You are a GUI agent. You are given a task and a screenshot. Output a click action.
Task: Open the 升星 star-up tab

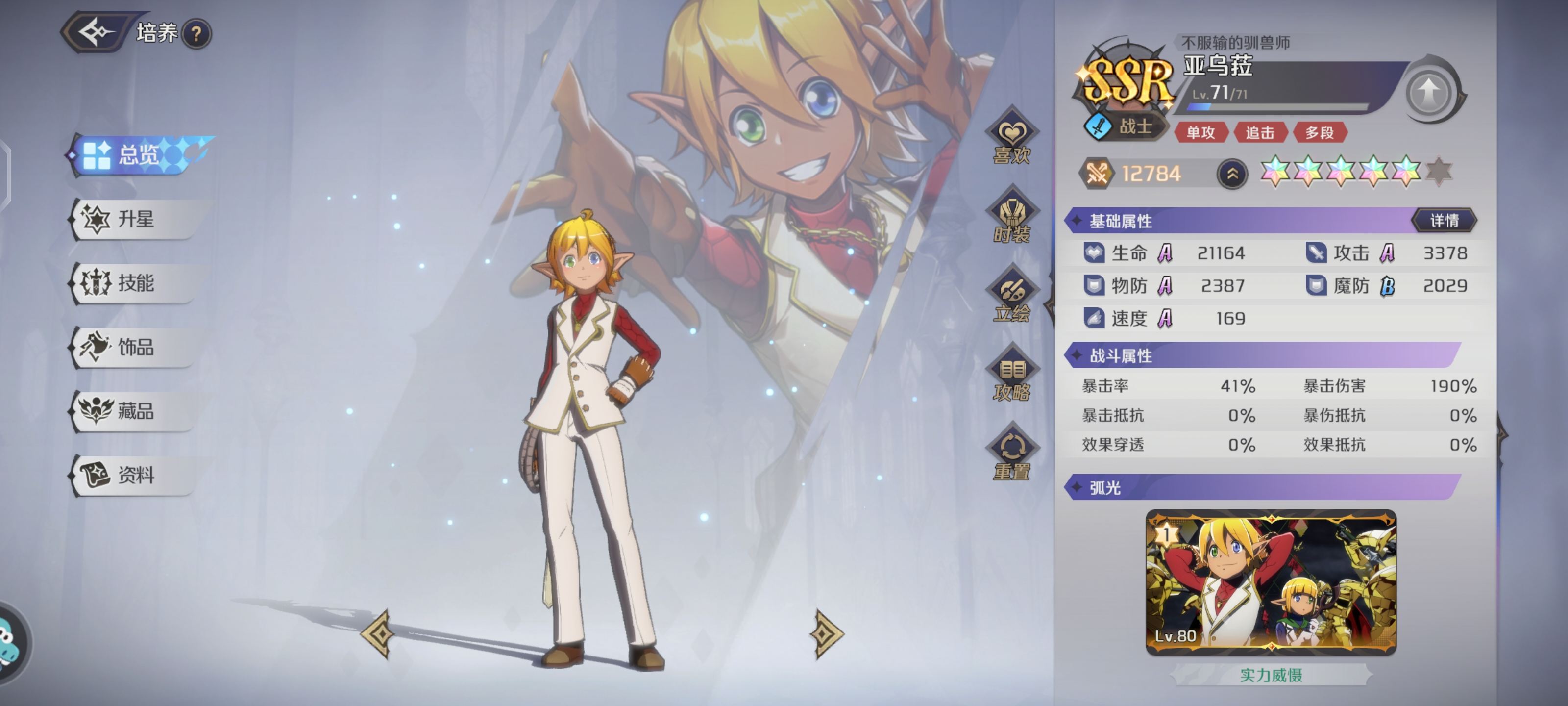click(x=135, y=219)
